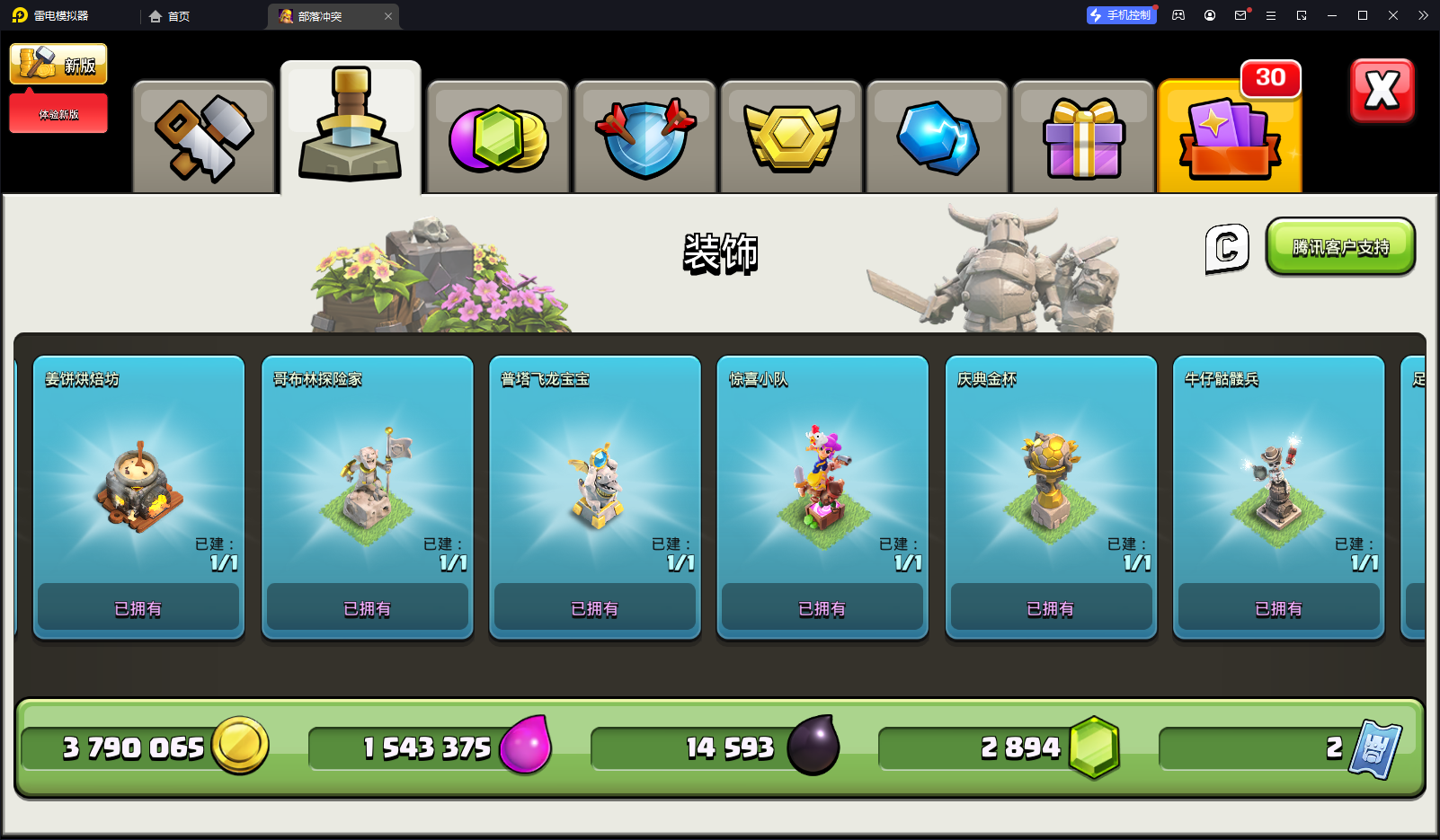Click the 新版 button with hammer icon
The height and width of the screenshot is (840, 1440).
[58, 65]
